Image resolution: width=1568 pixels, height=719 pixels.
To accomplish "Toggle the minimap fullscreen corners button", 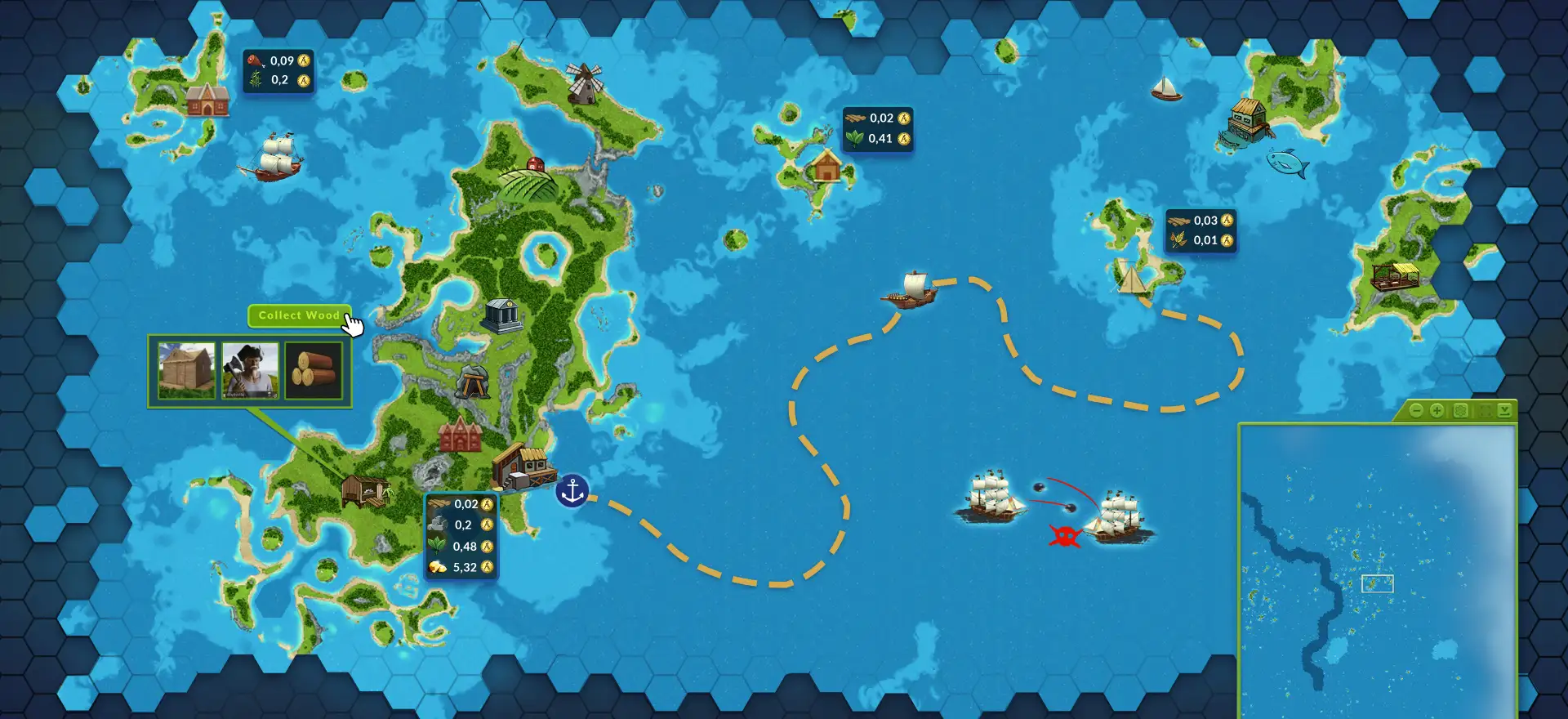I will [x=1484, y=411].
